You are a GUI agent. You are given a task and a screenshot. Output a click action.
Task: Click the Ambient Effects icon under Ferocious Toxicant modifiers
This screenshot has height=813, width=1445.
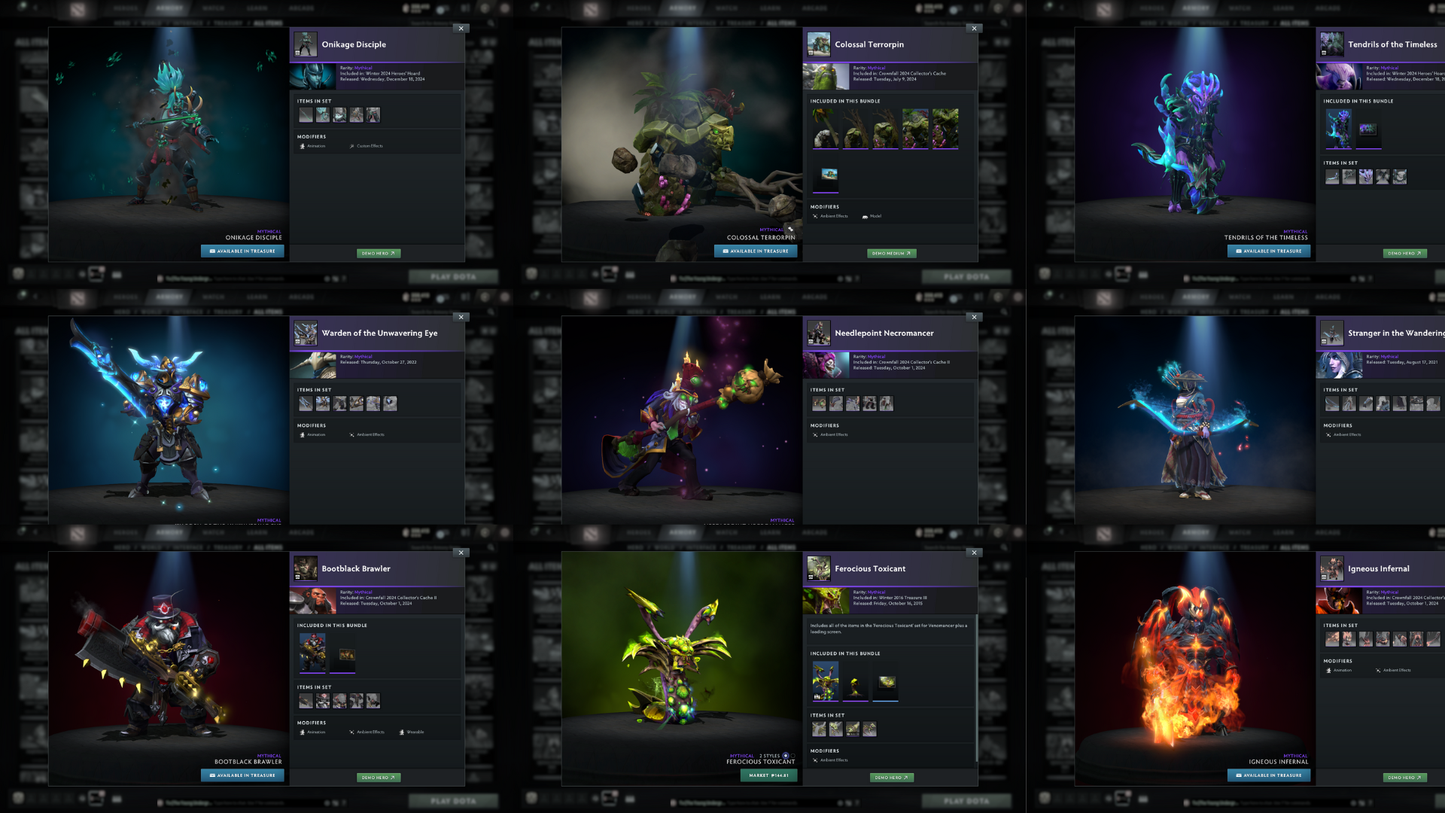[x=815, y=760]
